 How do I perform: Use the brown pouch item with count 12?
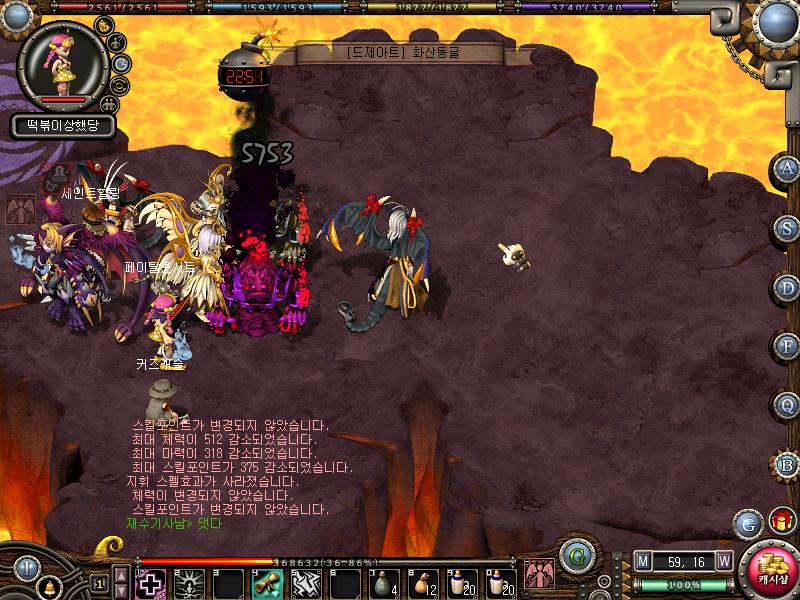click(x=423, y=583)
